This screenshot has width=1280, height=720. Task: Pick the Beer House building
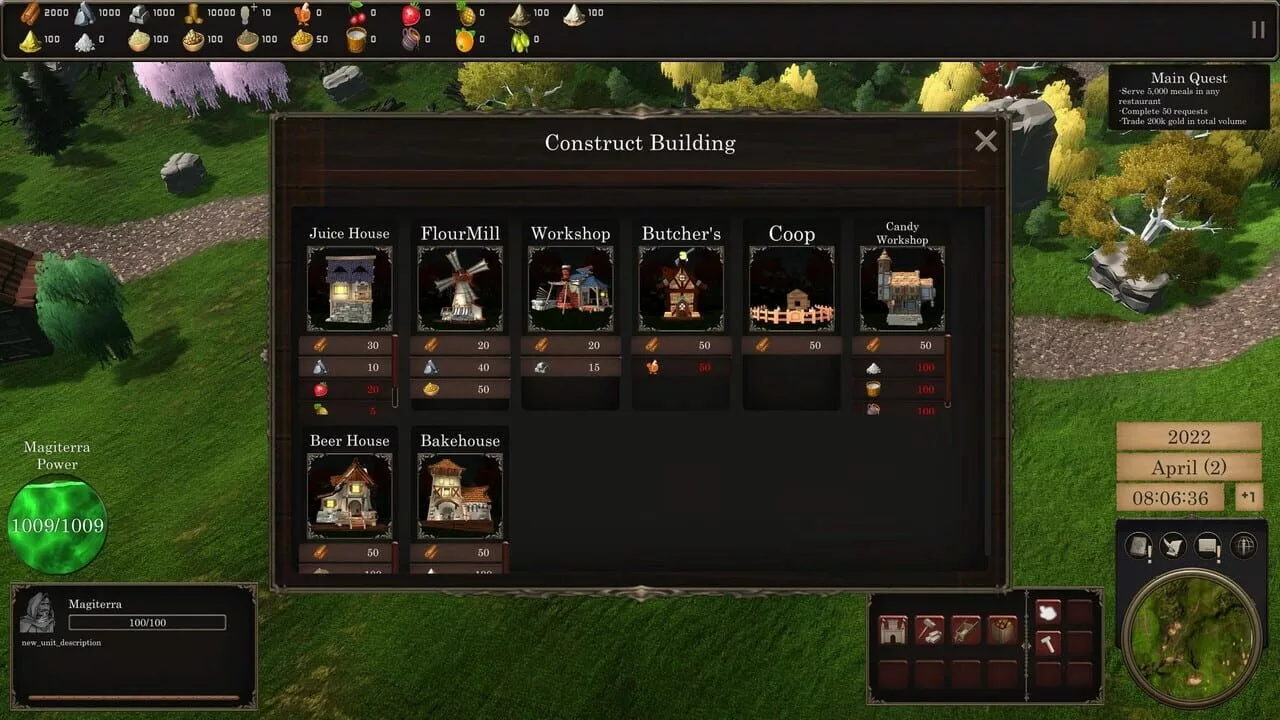pos(349,496)
